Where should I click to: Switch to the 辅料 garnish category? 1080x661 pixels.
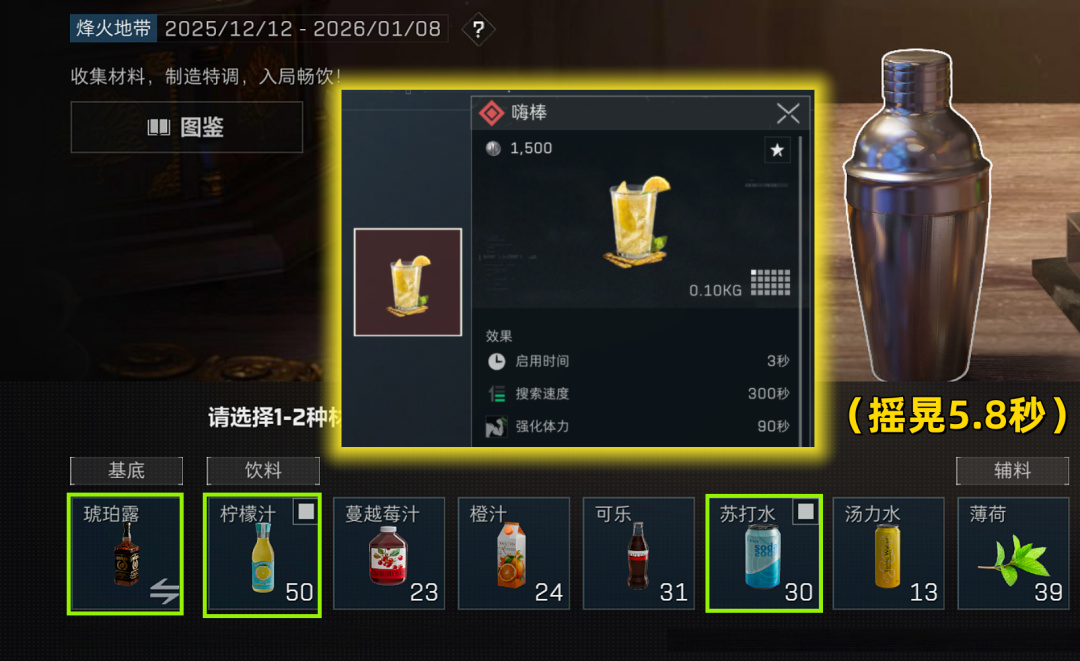point(1012,470)
